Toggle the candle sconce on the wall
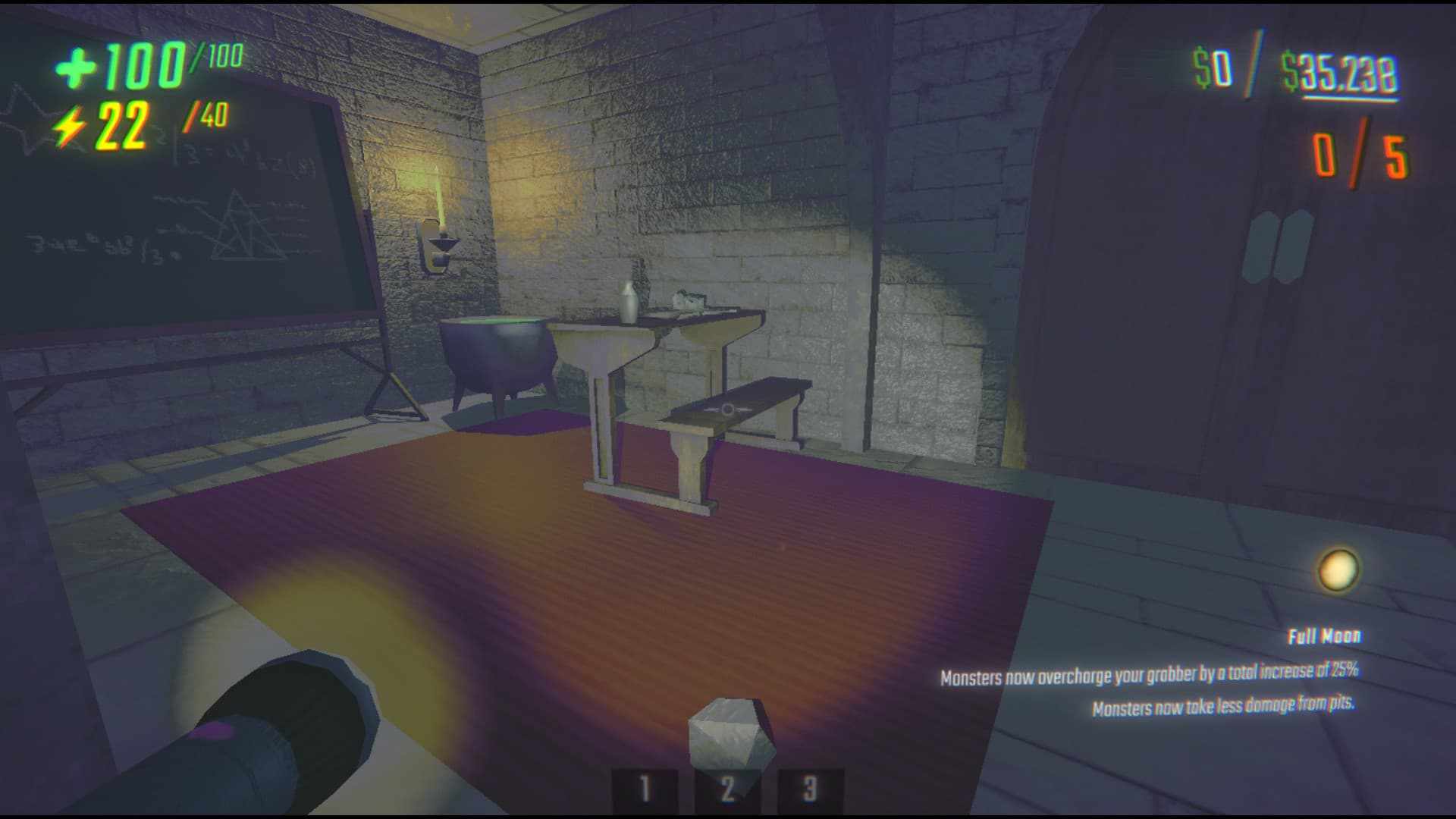 pos(441,235)
